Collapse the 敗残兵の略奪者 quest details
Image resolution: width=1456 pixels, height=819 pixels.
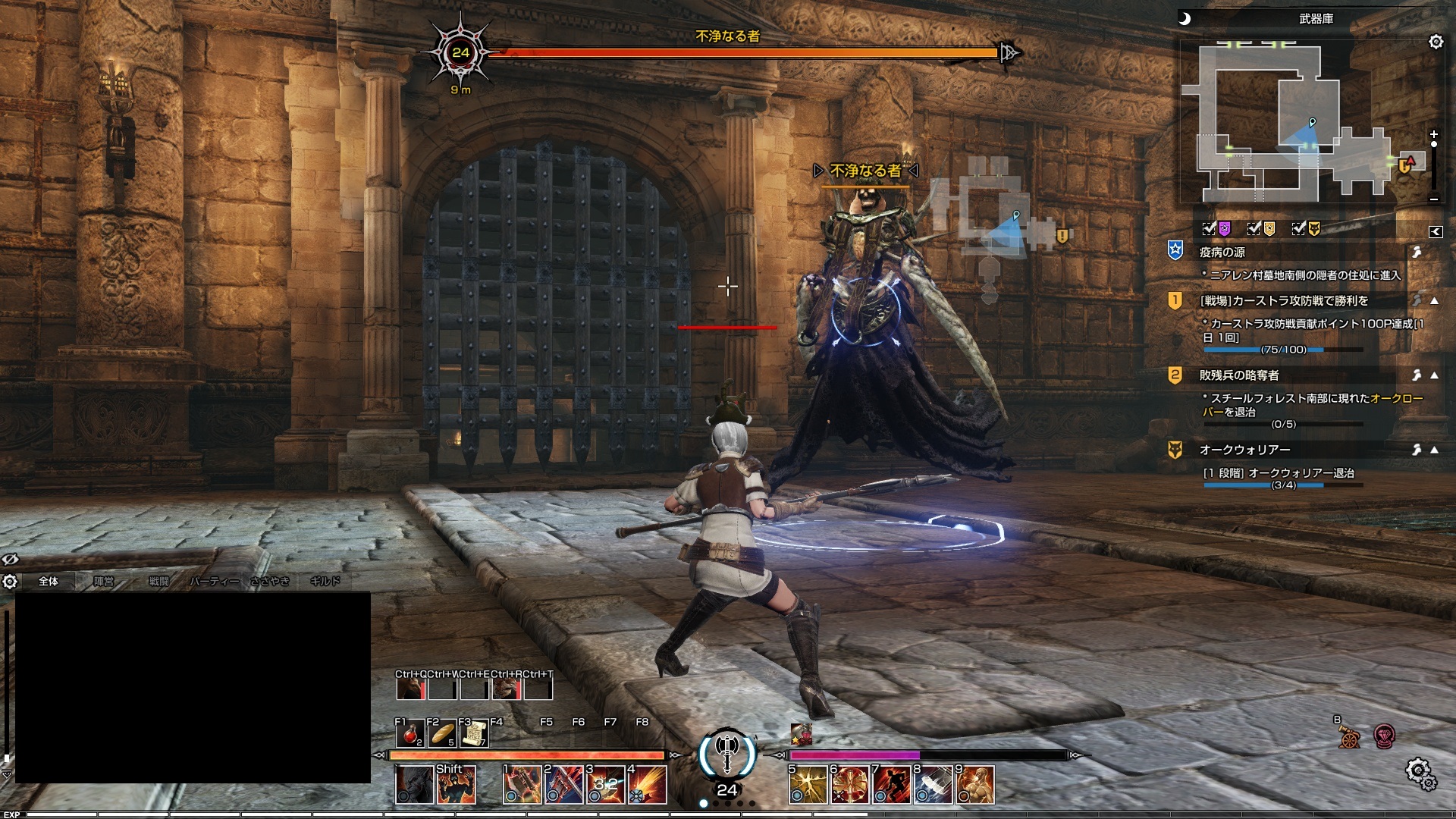tap(1434, 375)
